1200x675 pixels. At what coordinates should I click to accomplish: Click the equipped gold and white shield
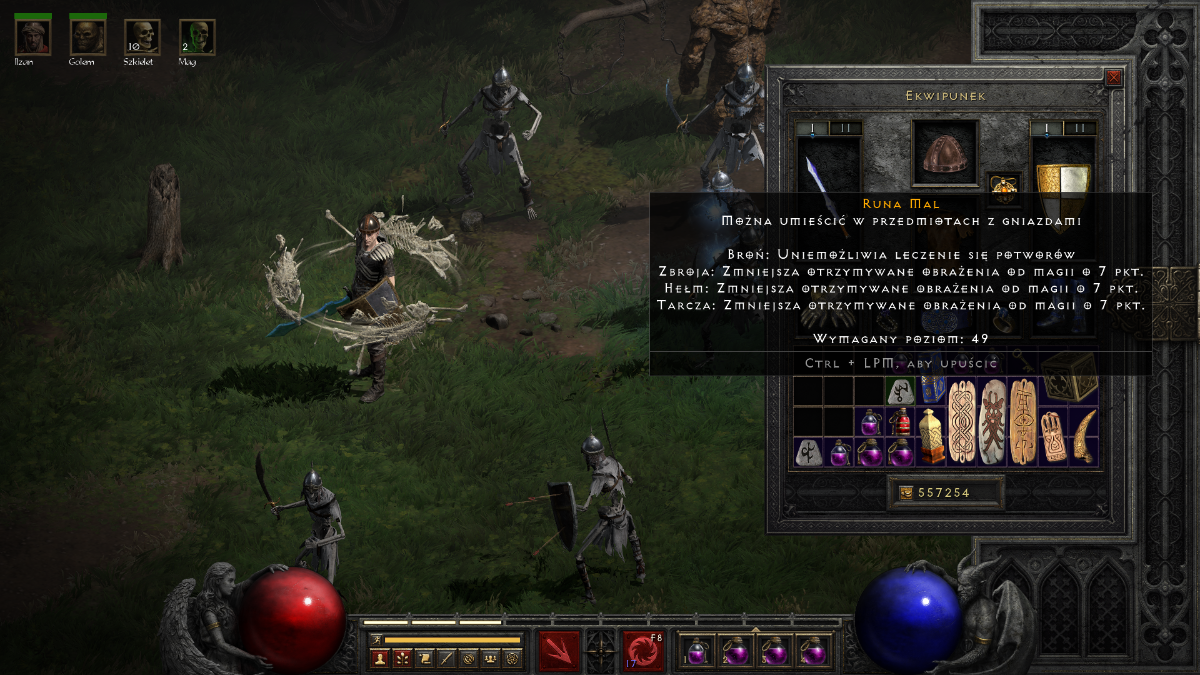[x=1063, y=171]
